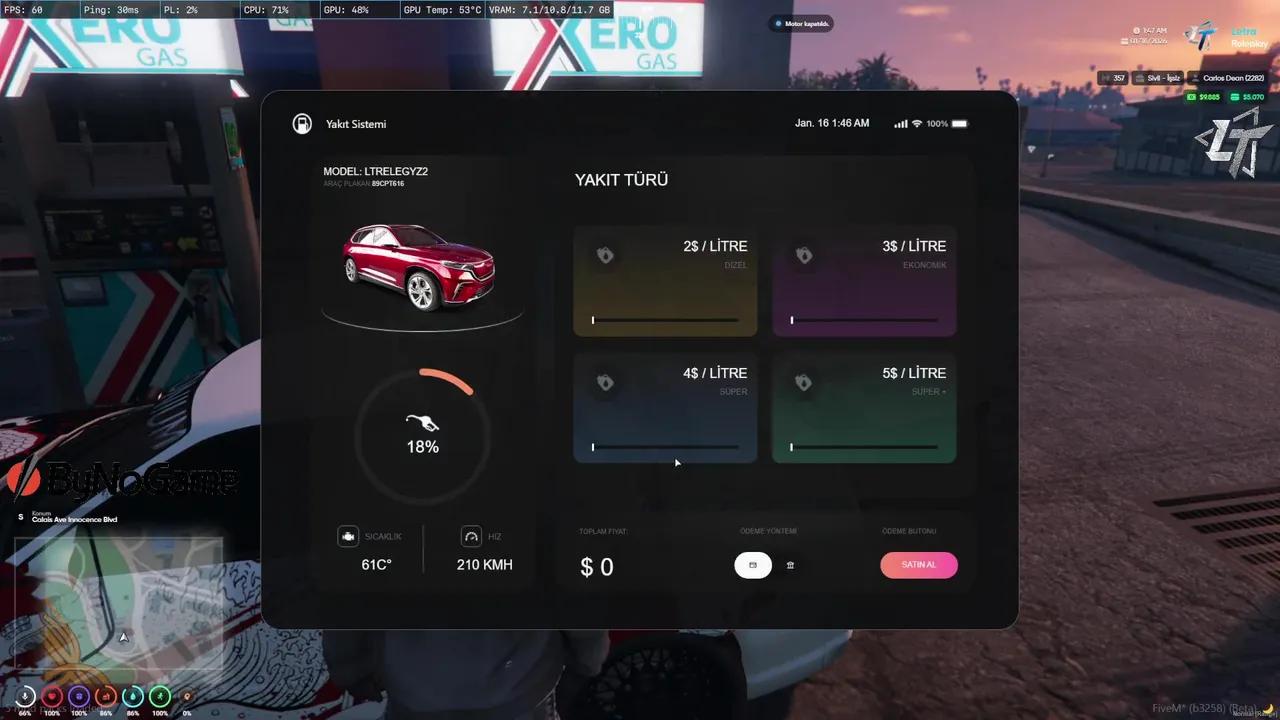Click the red car thumbnail for LTRELEGYZ2
The width and height of the screenshot is (1280, 720).
click(420, 268)
